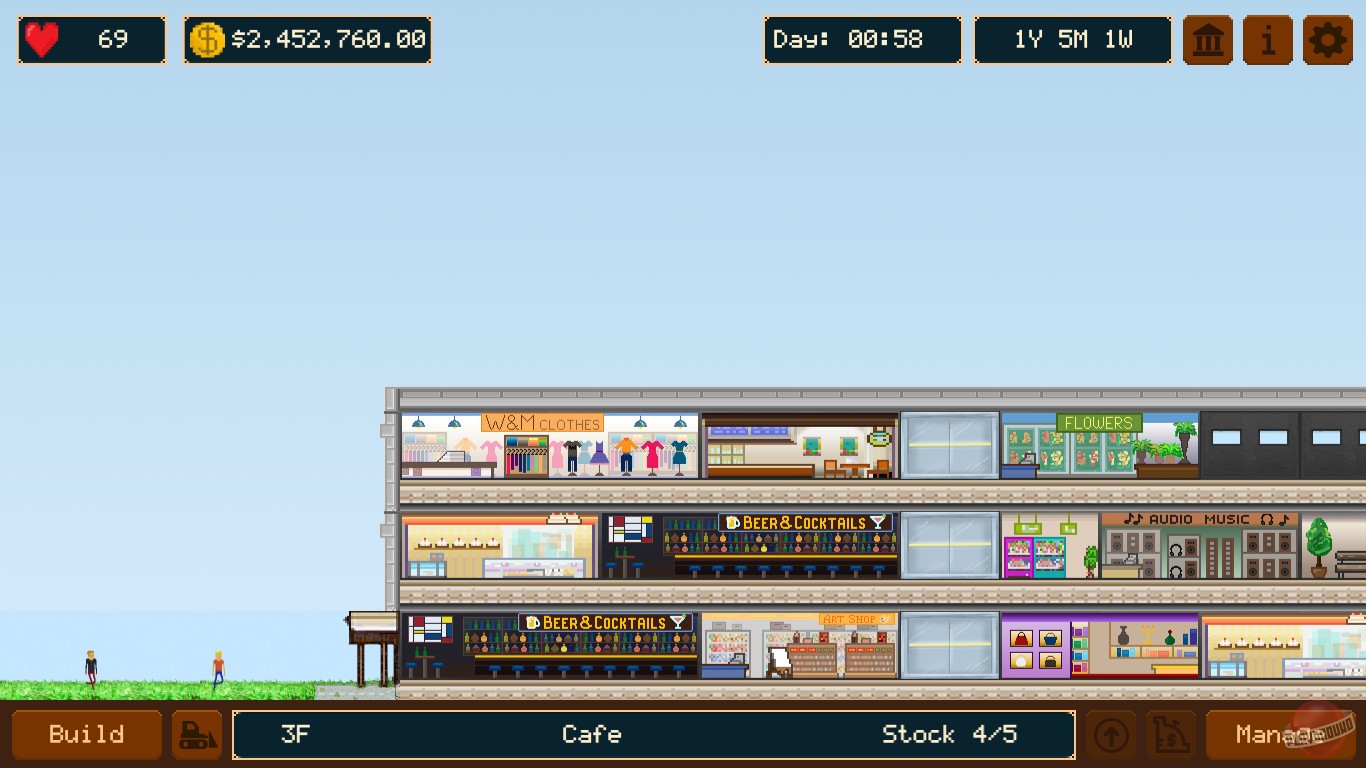Open the bank icon in the top bar
The width and height of the screenshot is (1366, 768).
coord(1207,40)
